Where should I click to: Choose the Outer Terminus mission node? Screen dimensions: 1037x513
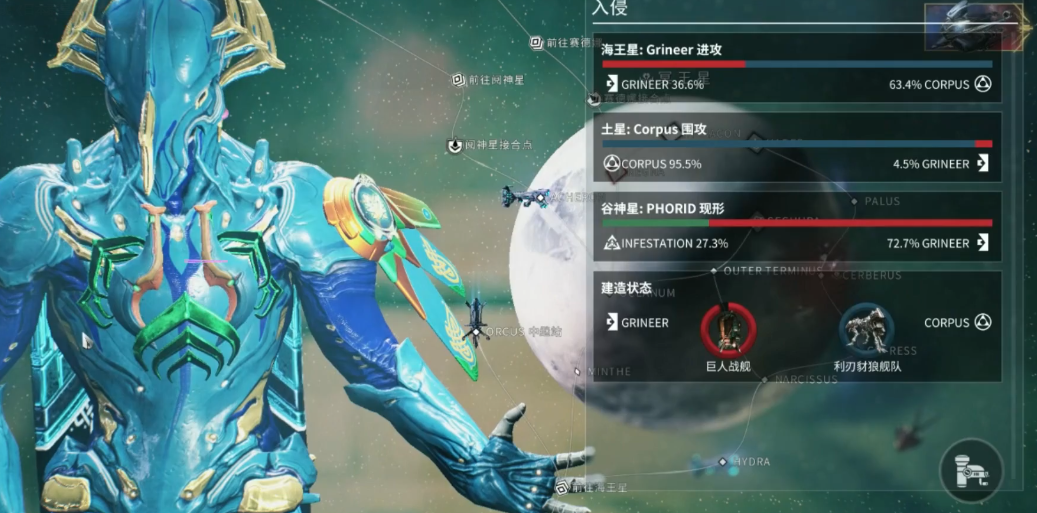713,270
